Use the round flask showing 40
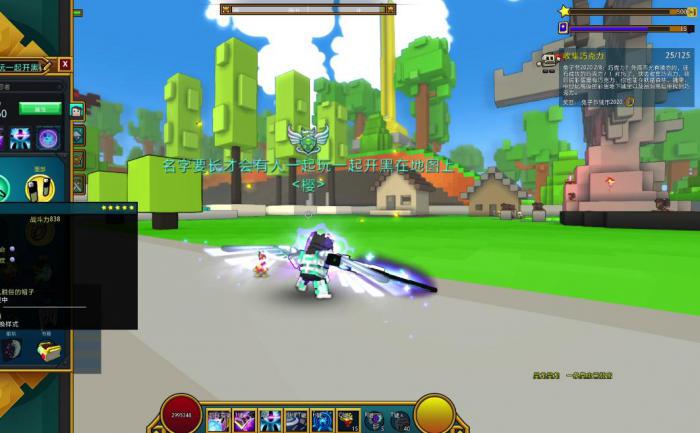This screenshot has height=433, width=700. pos(398,420)
